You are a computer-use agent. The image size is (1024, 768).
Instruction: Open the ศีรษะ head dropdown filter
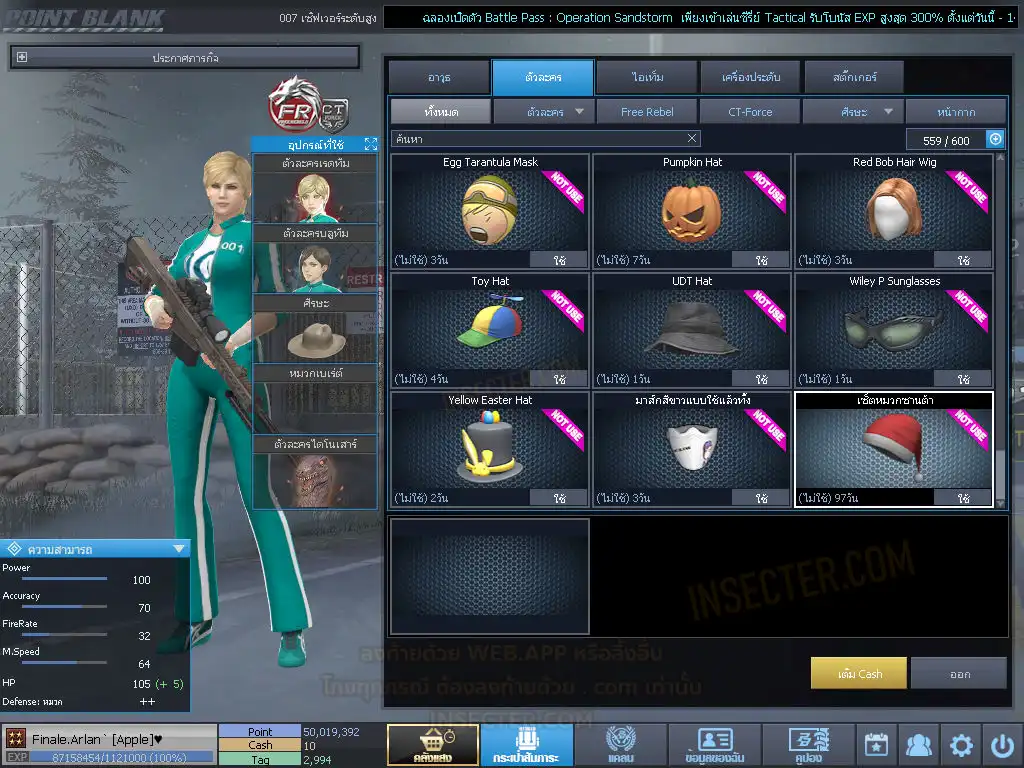pos(854,112)
